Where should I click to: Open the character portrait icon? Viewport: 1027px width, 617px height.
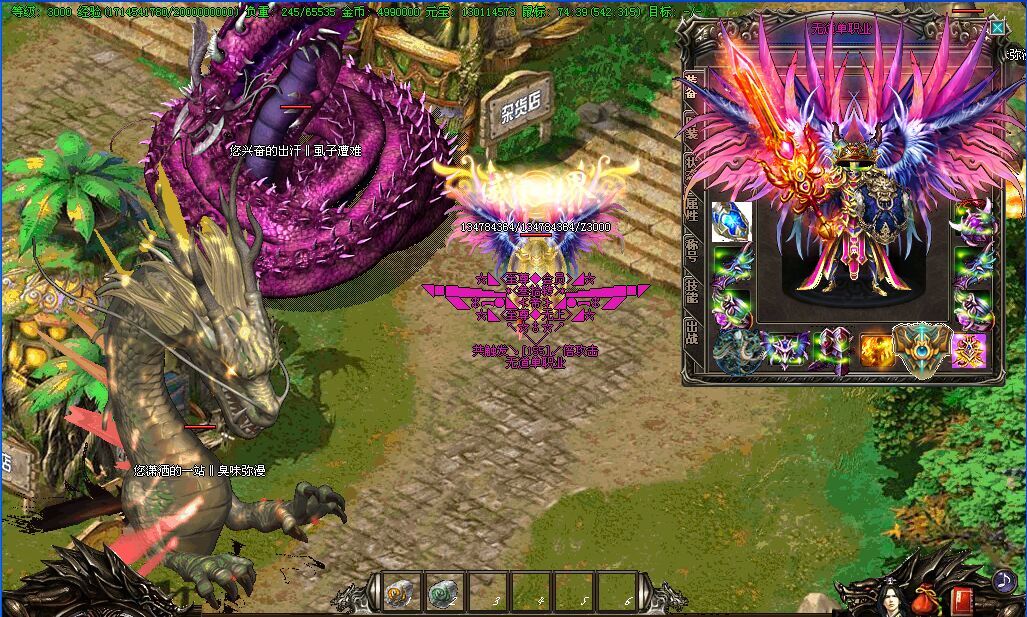pyautogui.click(x=886, y=600)
